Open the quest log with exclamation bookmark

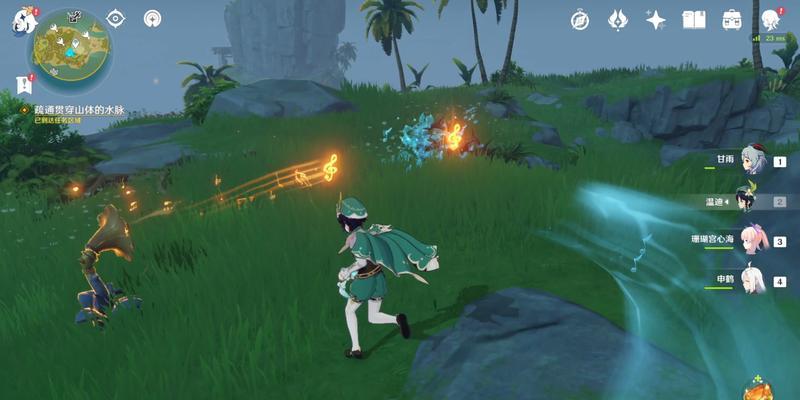(x=23, y=84)
